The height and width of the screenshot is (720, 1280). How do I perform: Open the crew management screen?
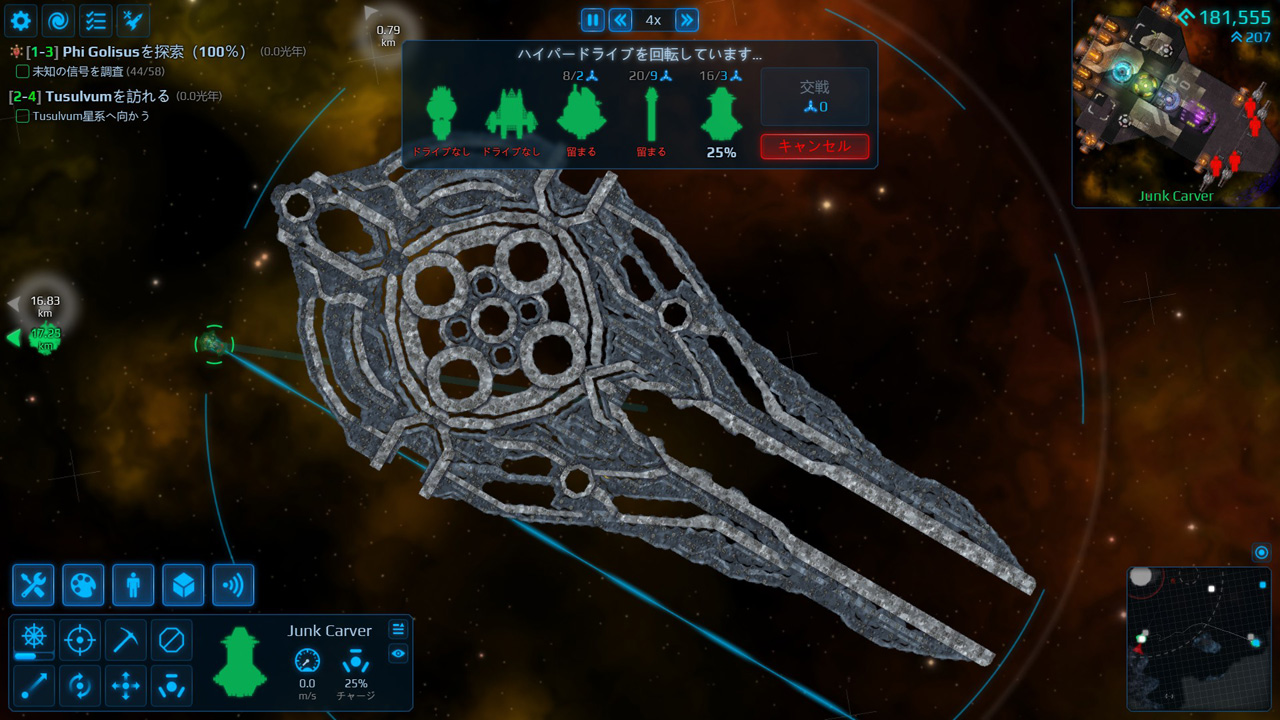tap(133, 585)
